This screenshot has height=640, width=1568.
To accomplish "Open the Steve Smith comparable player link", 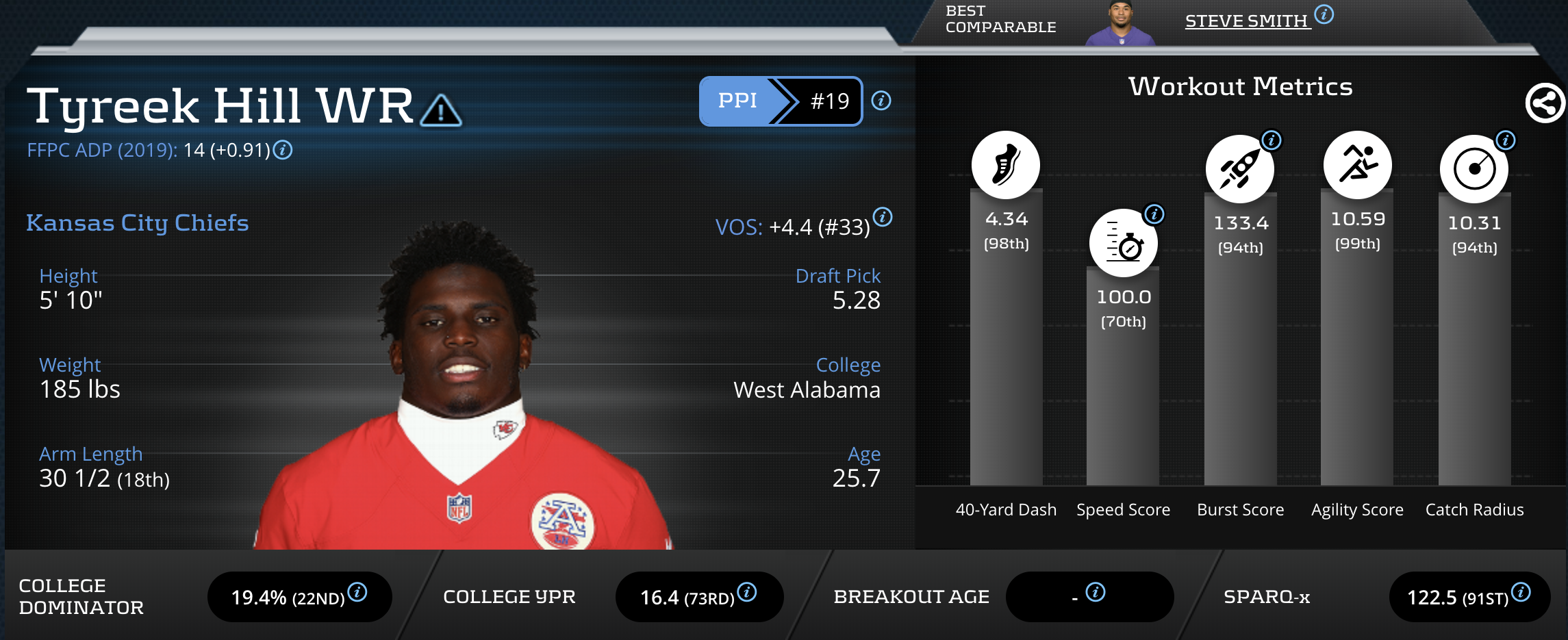I will click(x=1246, y=21).
